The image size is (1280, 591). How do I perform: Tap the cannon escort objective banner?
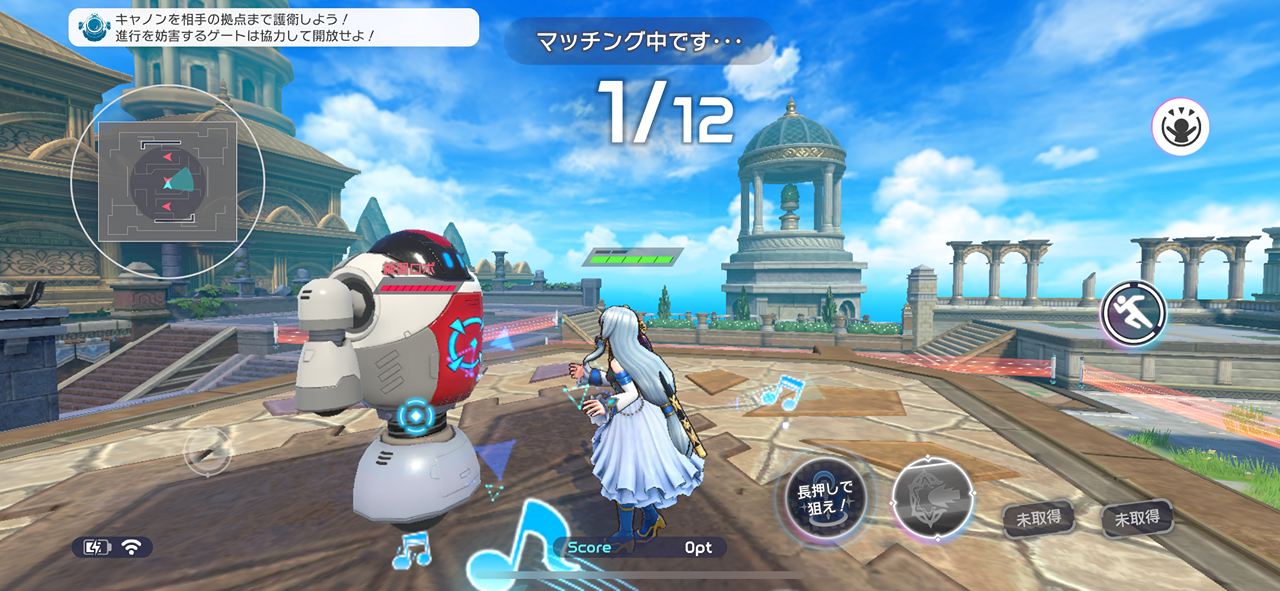tap(273, 27)
